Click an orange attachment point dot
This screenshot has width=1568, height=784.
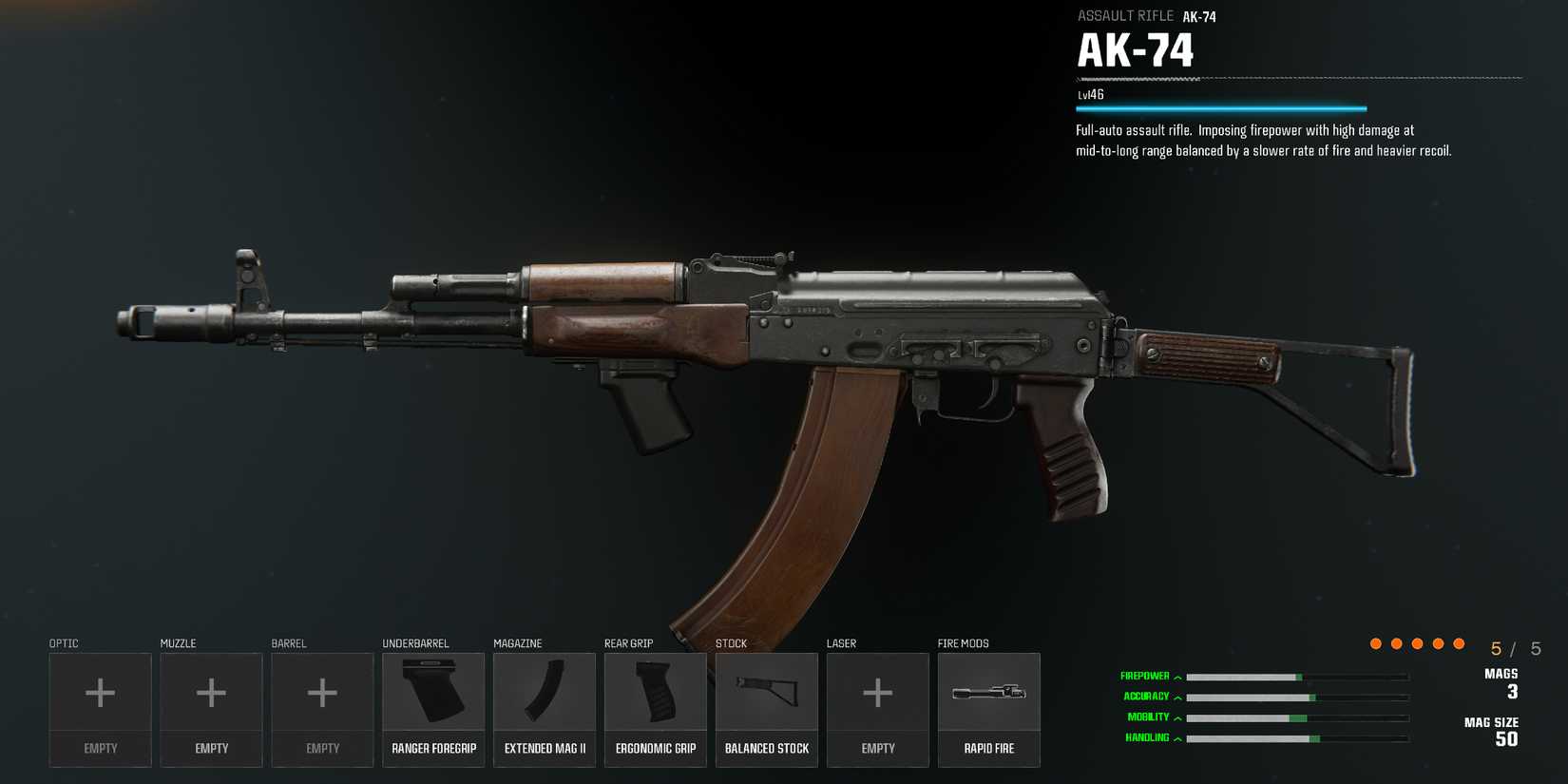coord(1375,642)
